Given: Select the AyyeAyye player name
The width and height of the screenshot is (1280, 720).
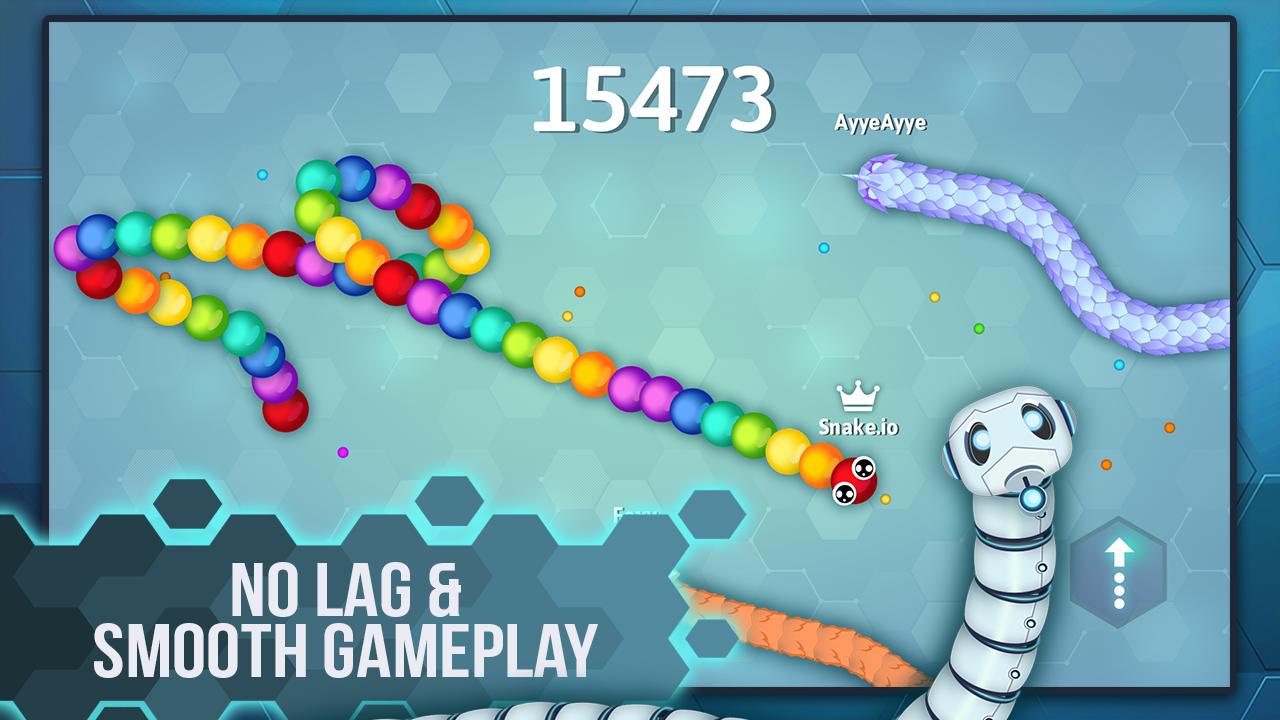Looking at the screenshot, I should [881, 123].
